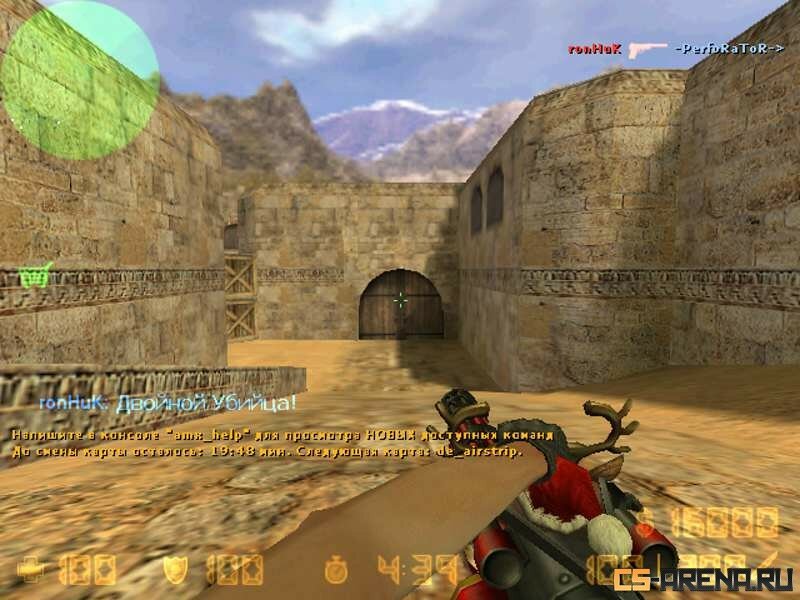The image size is (800, 600).
Task: Select the green shopping cart buy-zone icon
Action: tap(37, 274)
